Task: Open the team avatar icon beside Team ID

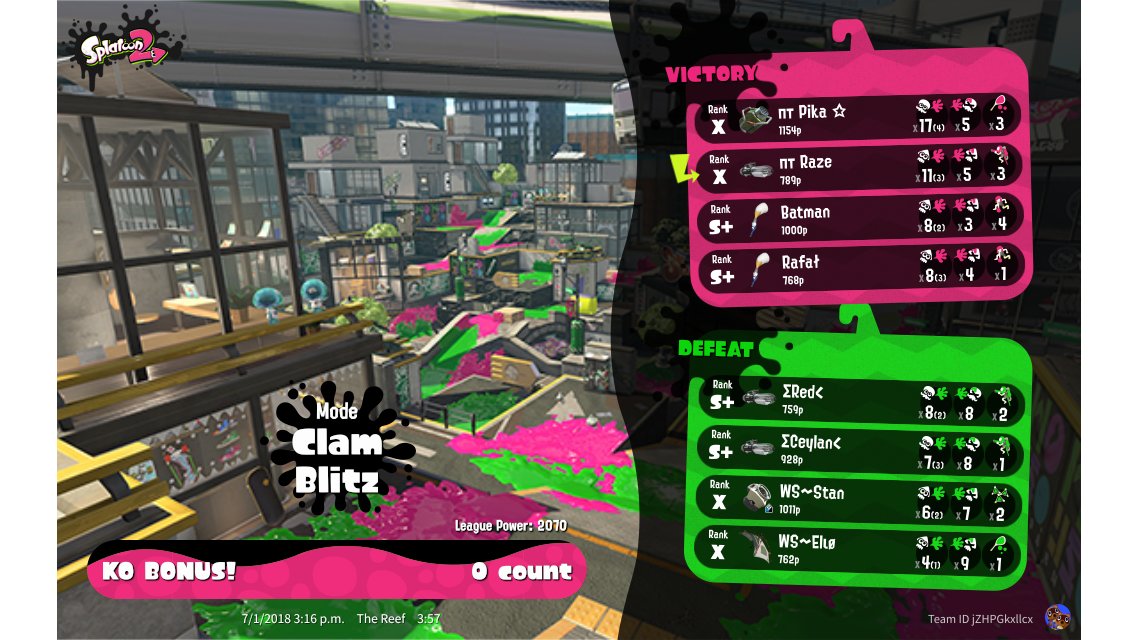Action: (x=1055, y=617)
